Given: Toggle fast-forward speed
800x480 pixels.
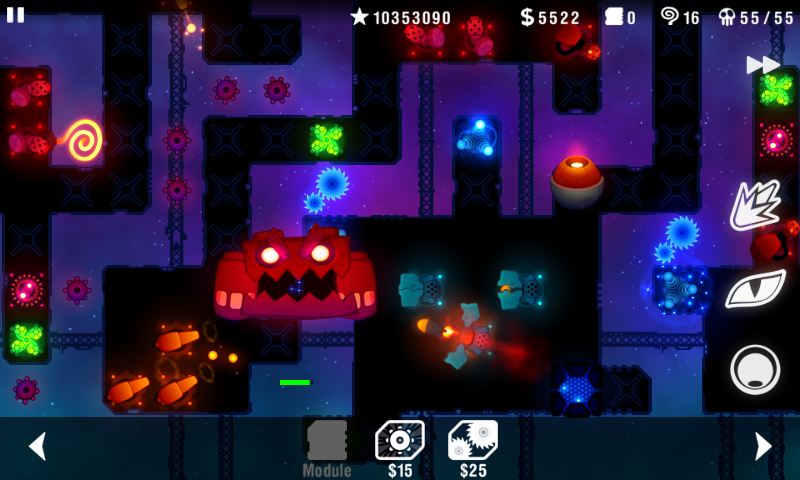Looking at the screenshot, I should [x=763, y=65].
